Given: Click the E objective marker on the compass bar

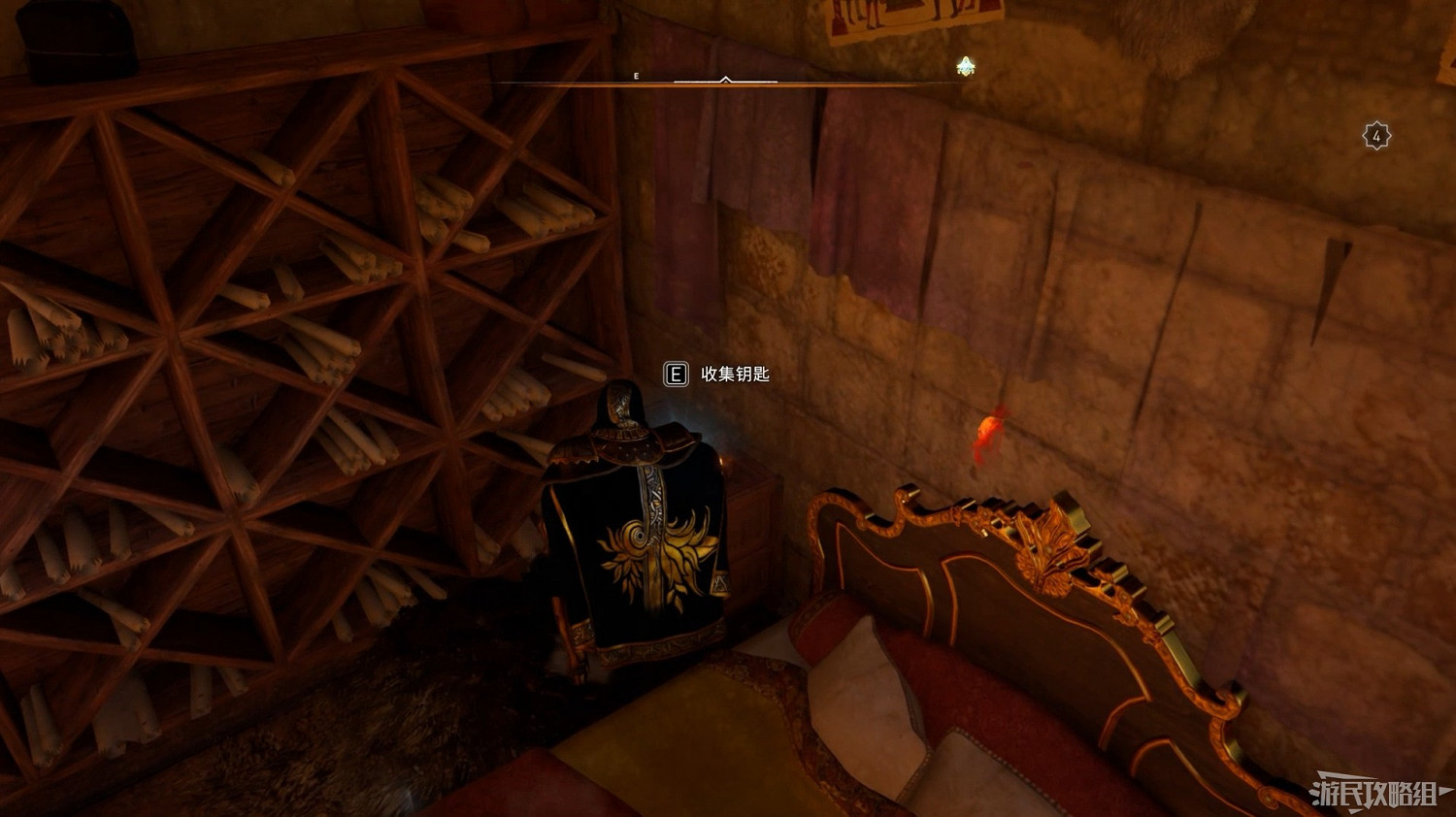Looking at the screenshot, I should pyautogui.click(x=637, y=76).
